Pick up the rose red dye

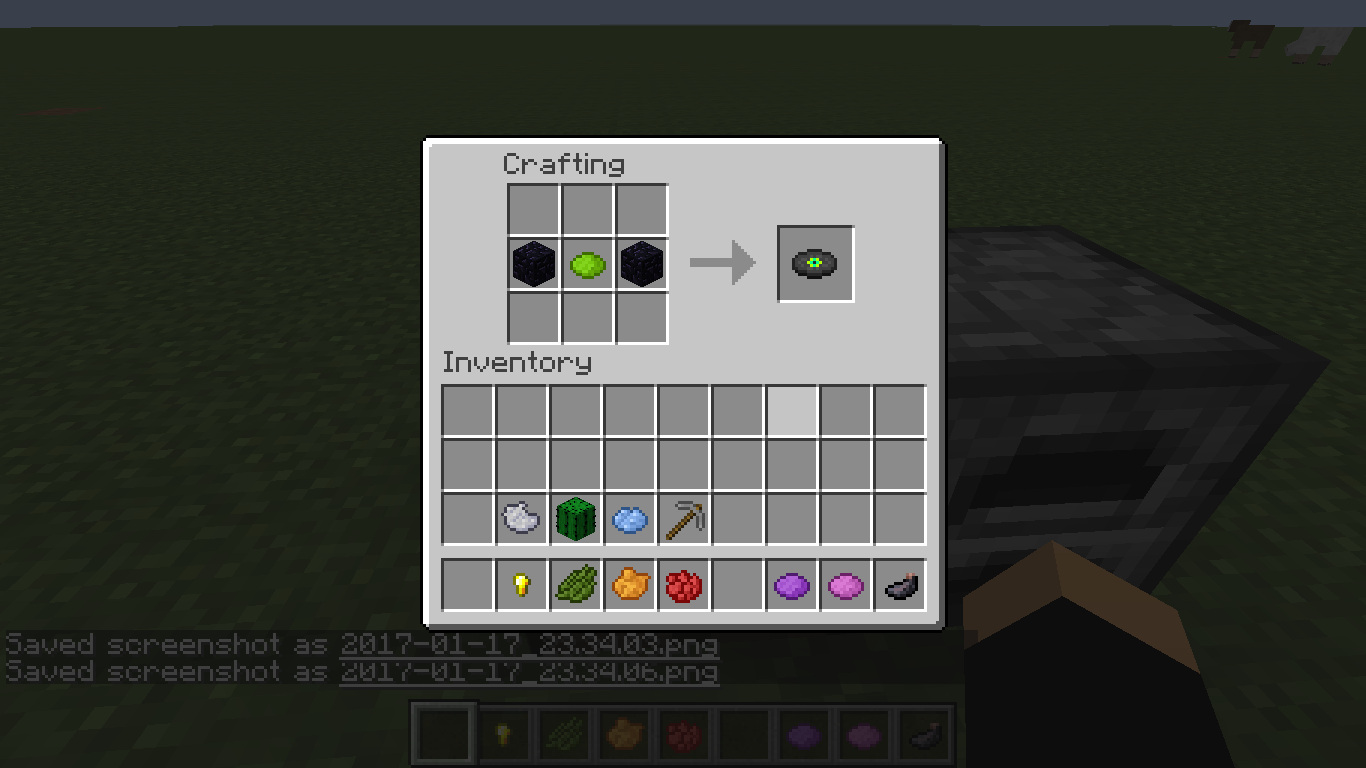coord(683,585)
